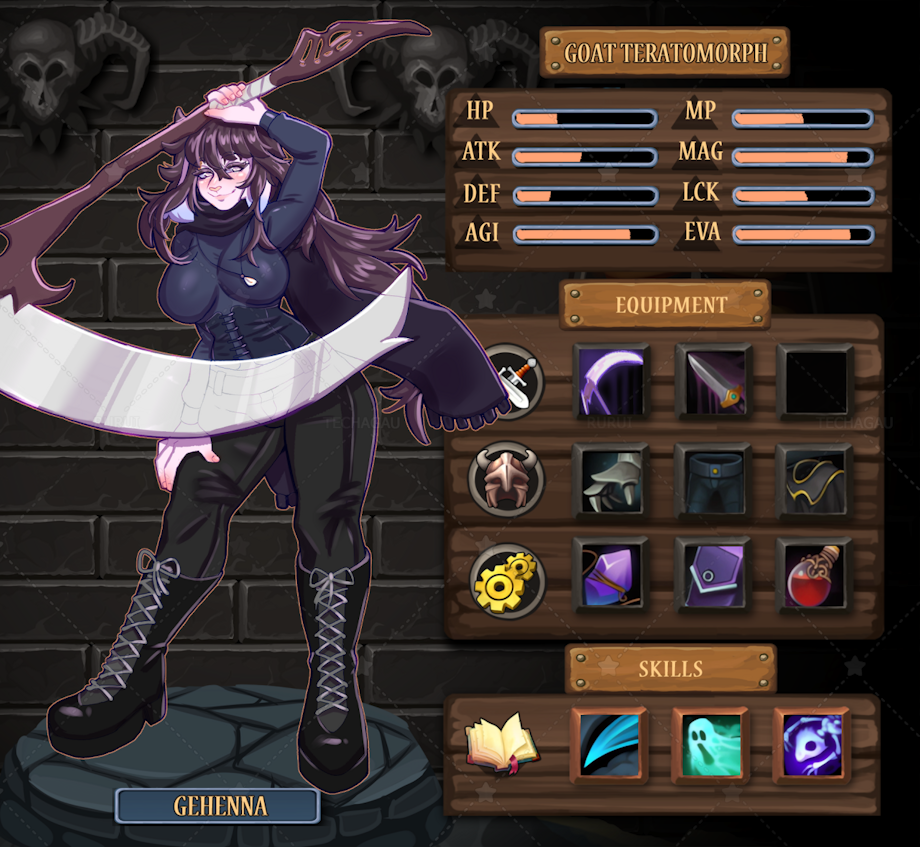Open the sword weapons category icon
920x847 pixels.
pos(512,381)
